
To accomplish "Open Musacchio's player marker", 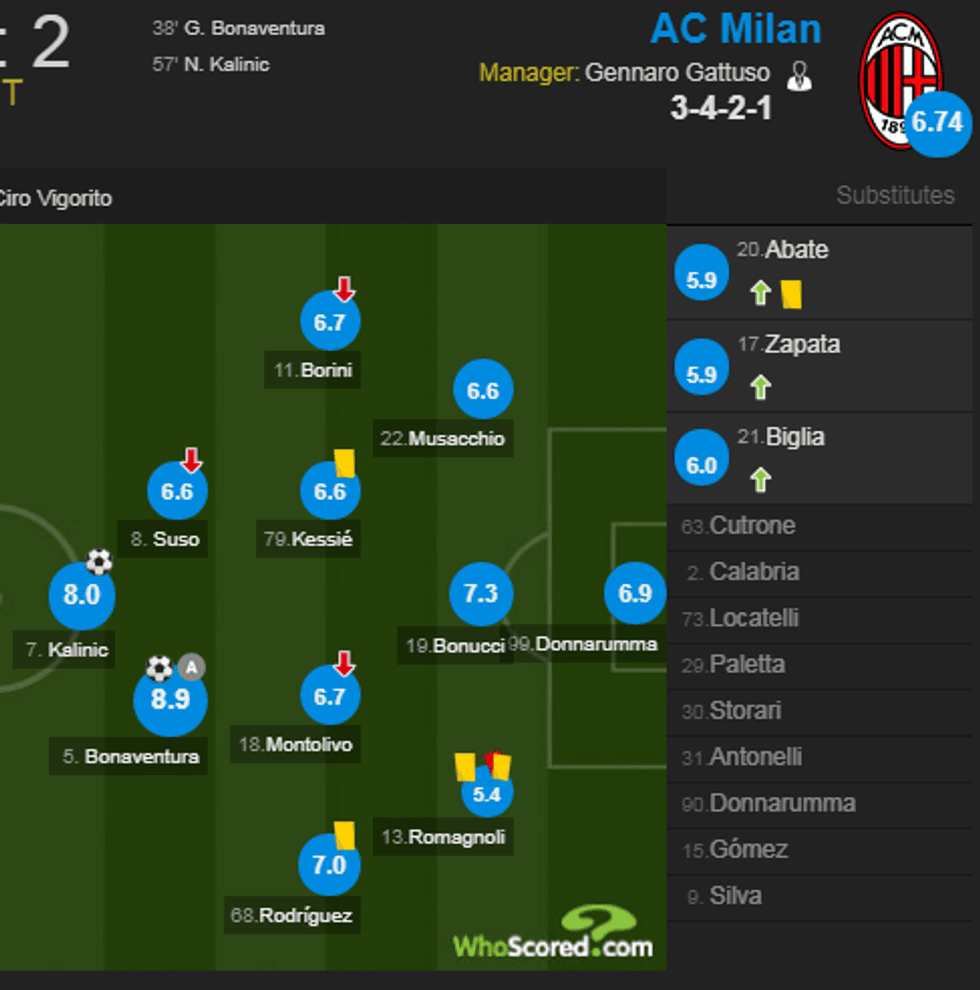I will click(x=483, y=390).
